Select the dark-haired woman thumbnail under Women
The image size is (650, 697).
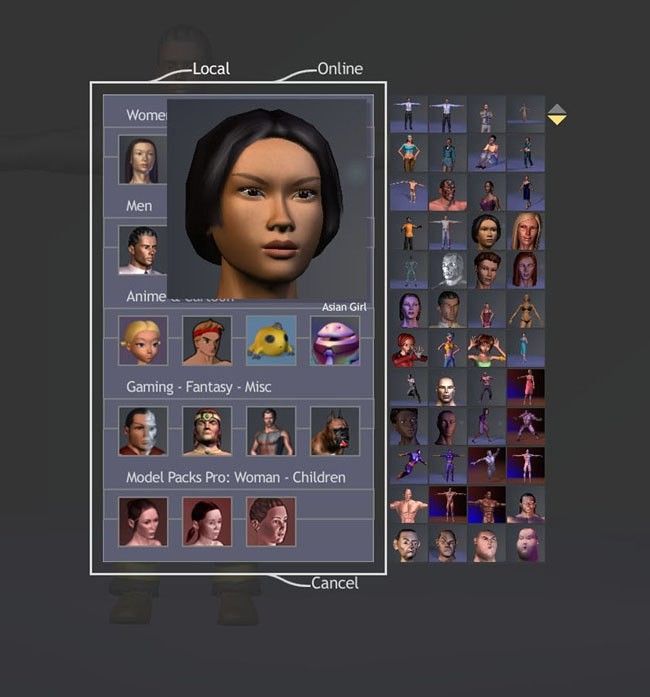tap(141, 160)
